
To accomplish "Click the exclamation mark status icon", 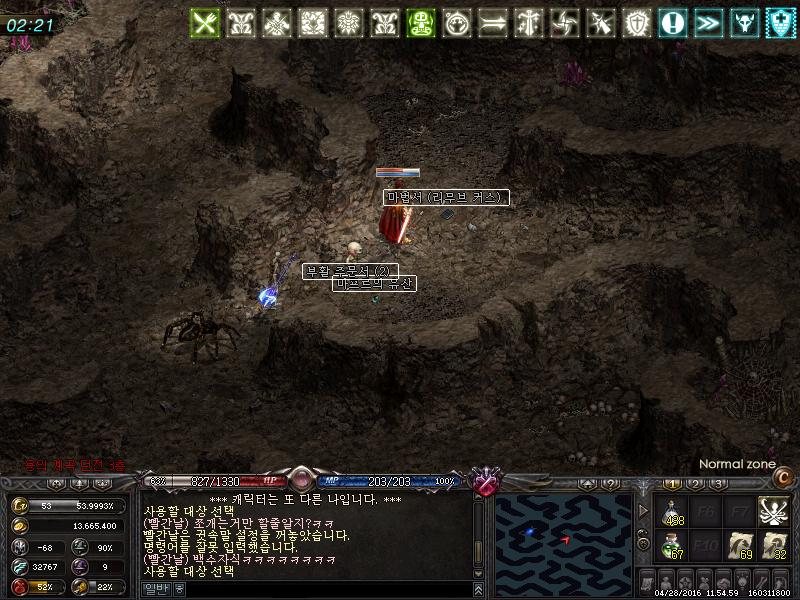I will point(673,23).
